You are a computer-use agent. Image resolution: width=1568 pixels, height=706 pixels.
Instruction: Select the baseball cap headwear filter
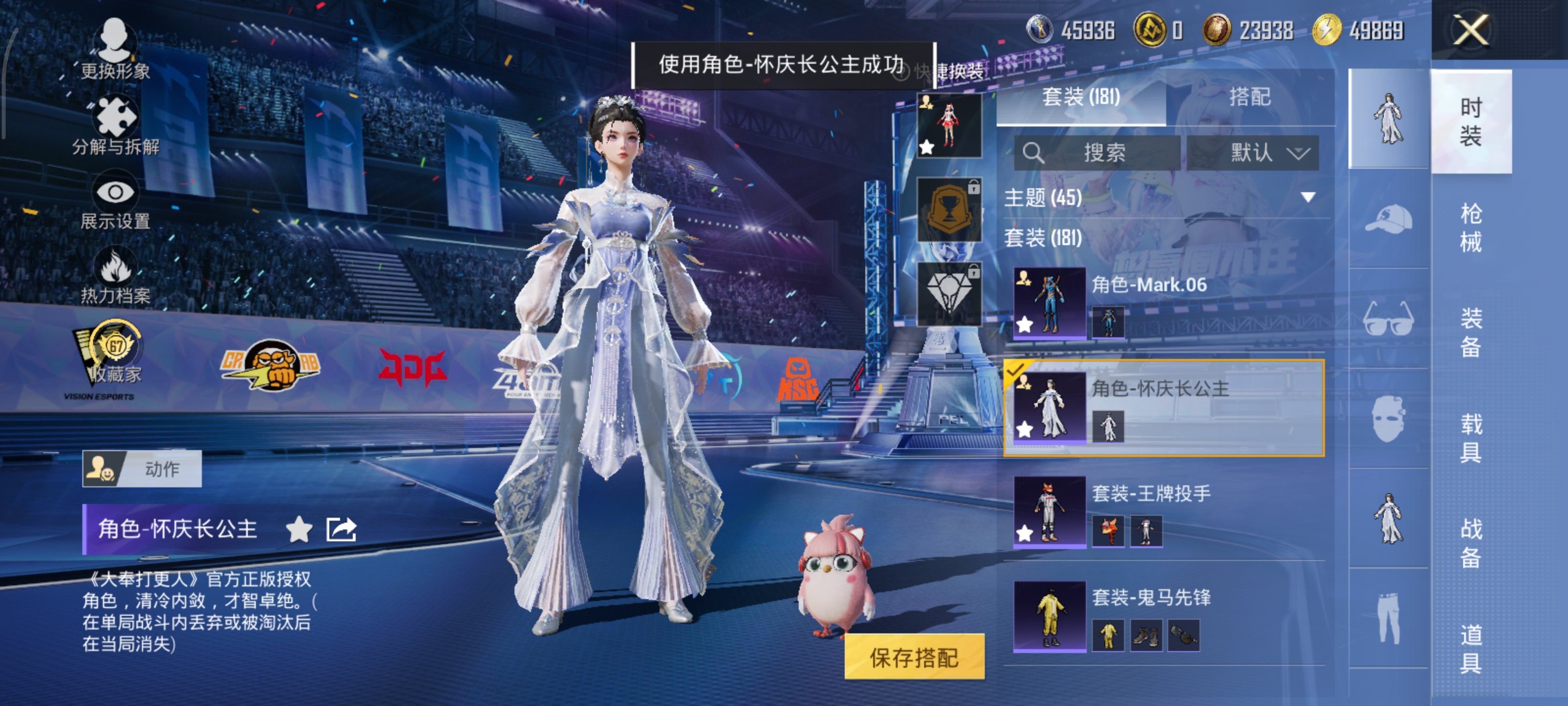coord(1389,219)
